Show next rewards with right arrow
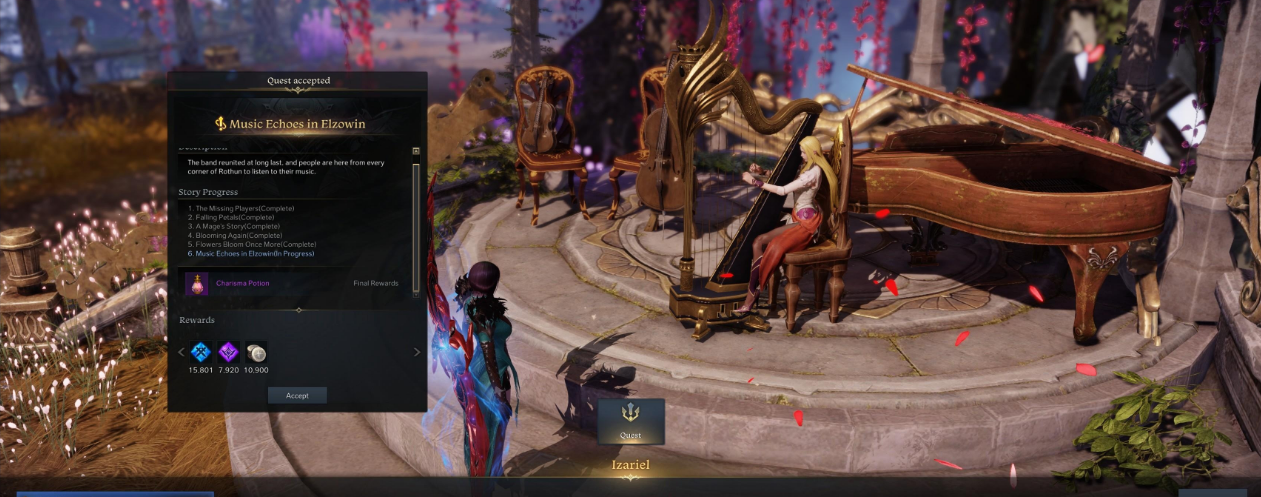This screenshot has height=497, width=1261. tap(417, 352)
